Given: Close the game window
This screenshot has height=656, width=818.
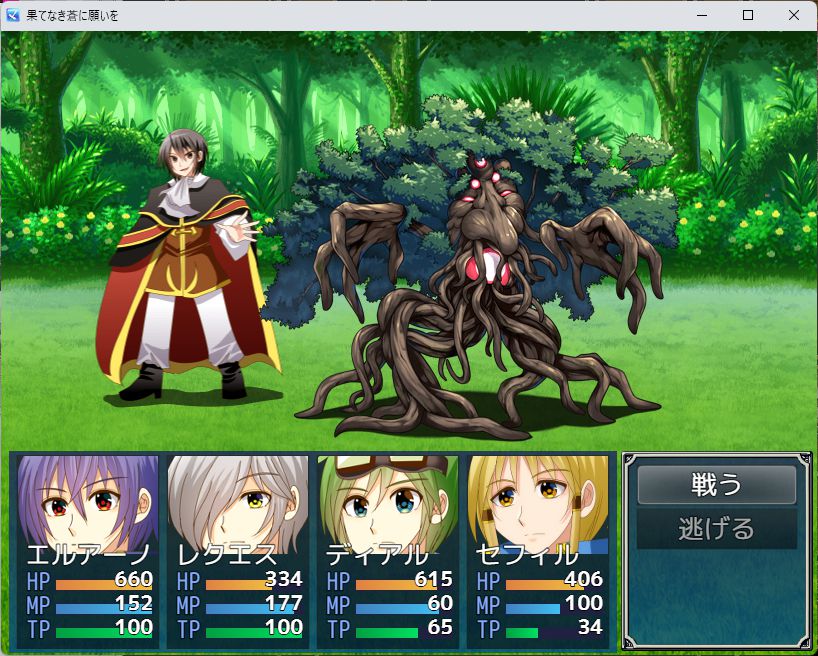Looking at the screenshot, I should pyautogui.click(x=794, y=15).
